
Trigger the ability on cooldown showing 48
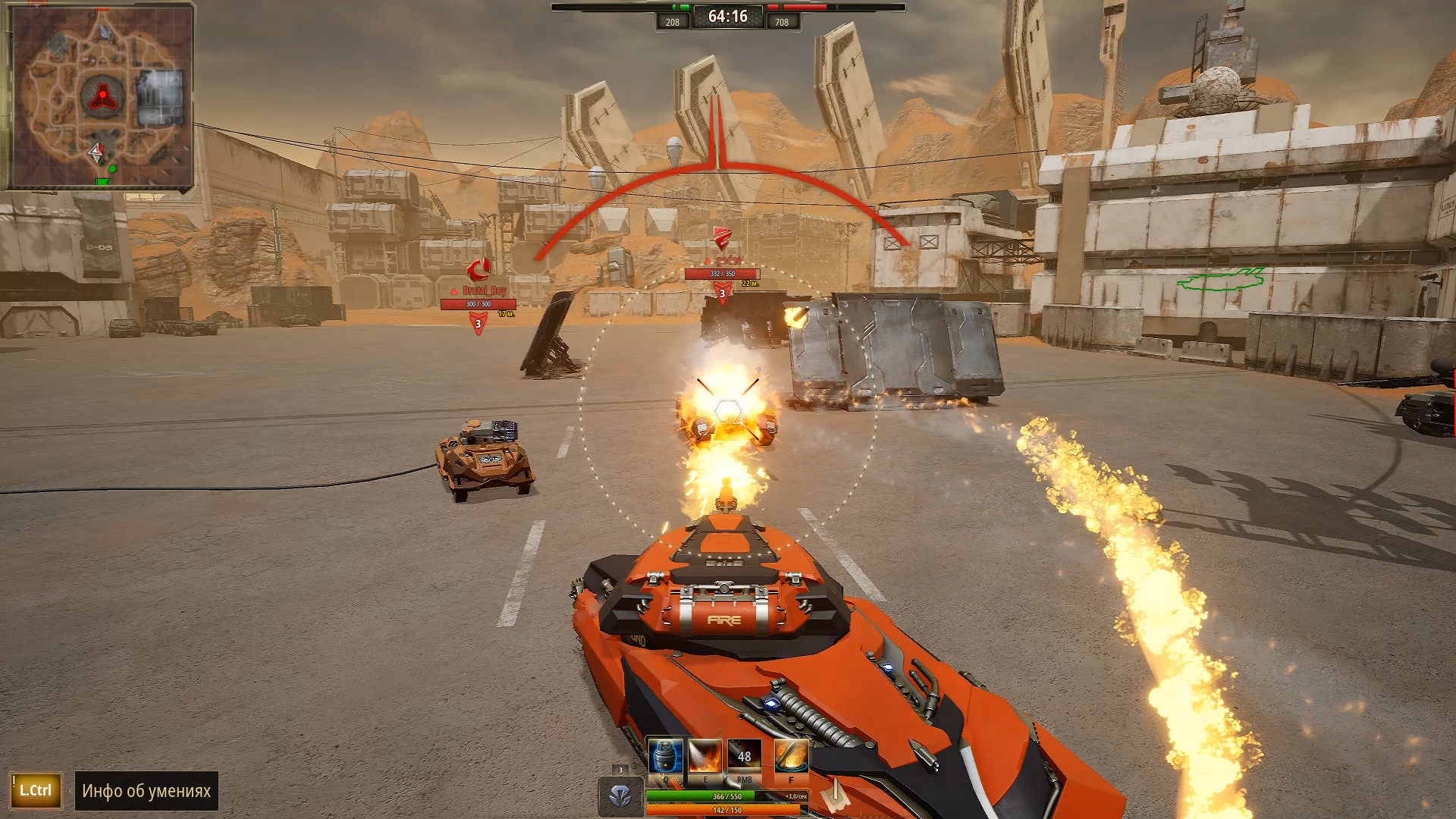[744, 756]
